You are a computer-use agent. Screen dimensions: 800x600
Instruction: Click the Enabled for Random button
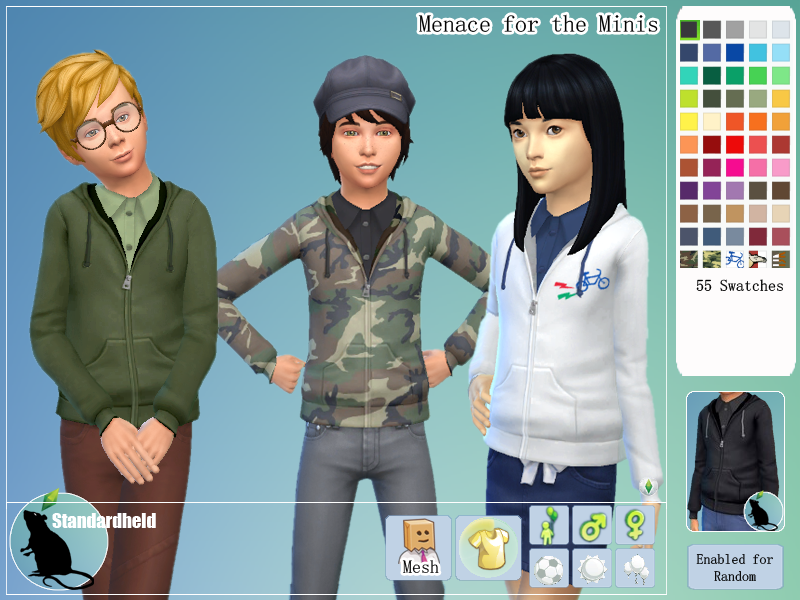(735, 567)
